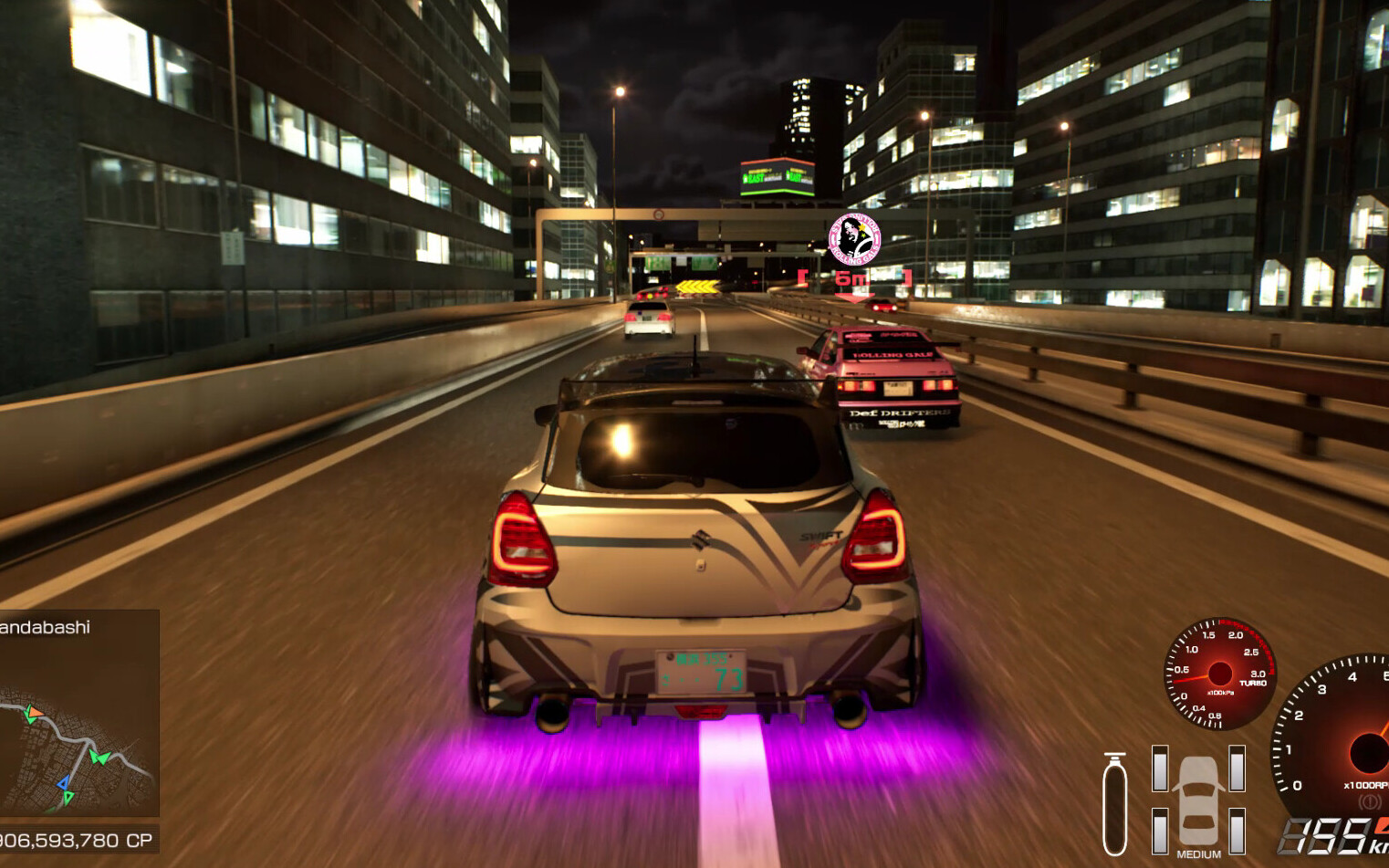This screenshot has height=868, width=1389.
Task: Select the Rolling Gale rival emblem marker
Action: pos(854,240)
